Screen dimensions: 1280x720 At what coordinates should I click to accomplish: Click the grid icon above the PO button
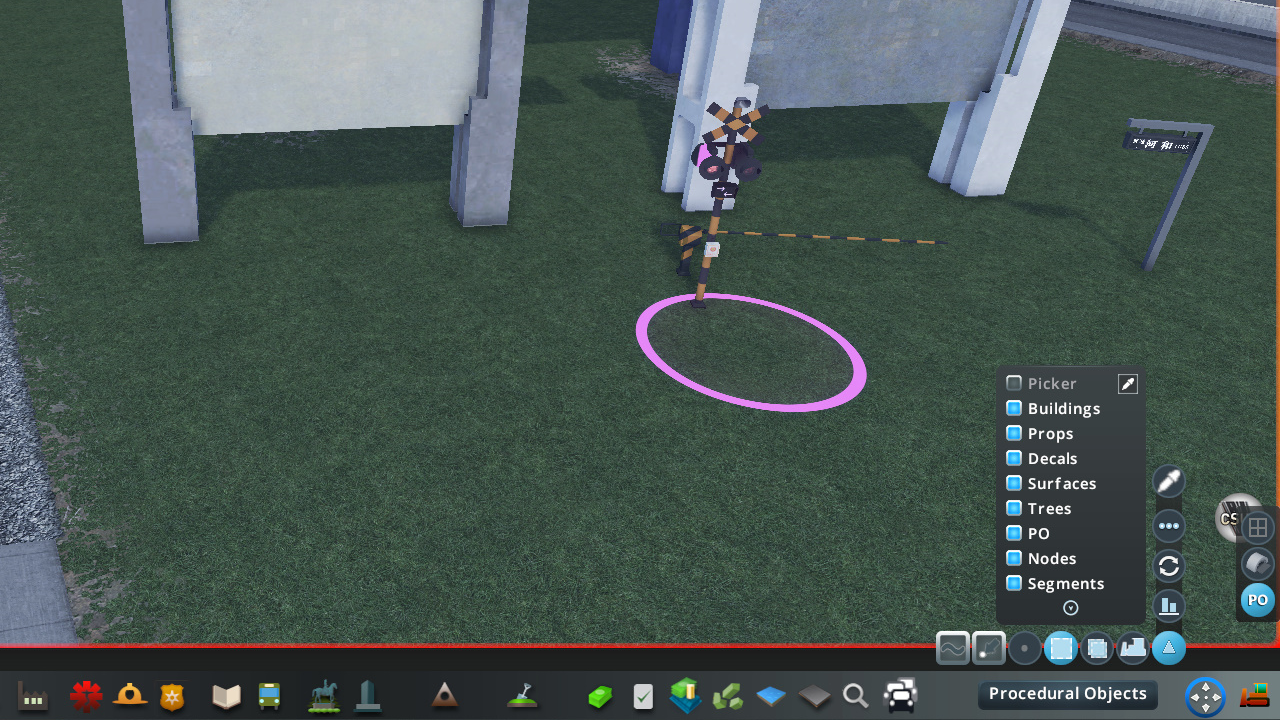pyautogui.click(x=1258, y=527)
